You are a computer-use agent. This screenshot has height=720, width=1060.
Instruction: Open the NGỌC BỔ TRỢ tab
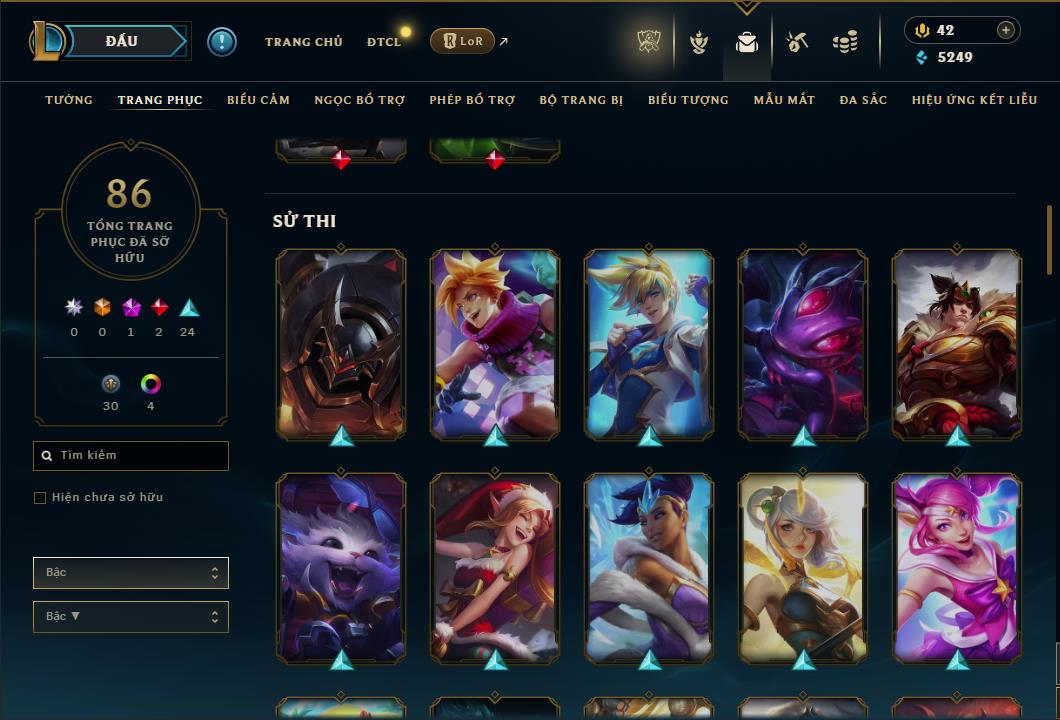point(360,100)
